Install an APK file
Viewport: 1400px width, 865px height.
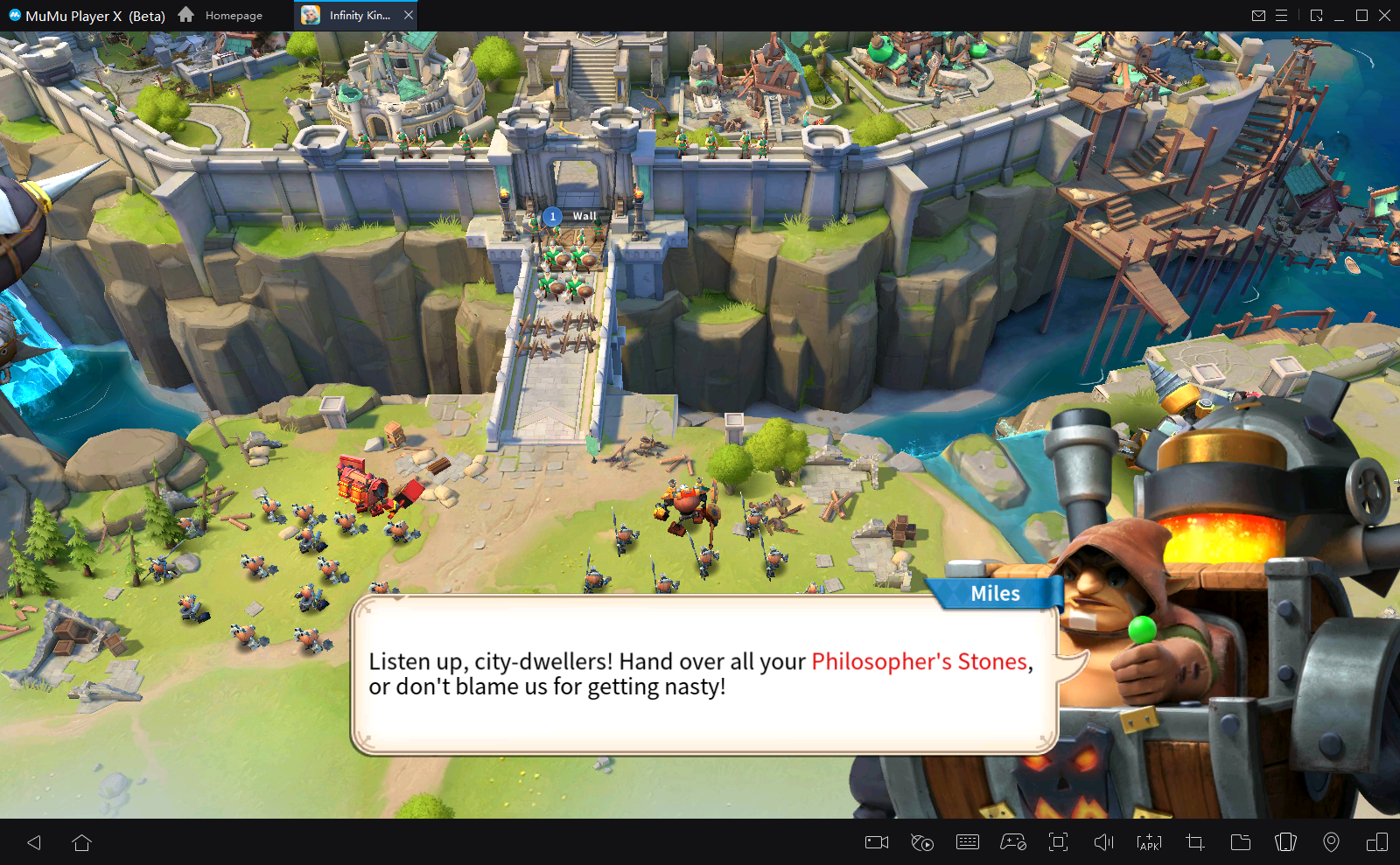tap(1150, 842)
